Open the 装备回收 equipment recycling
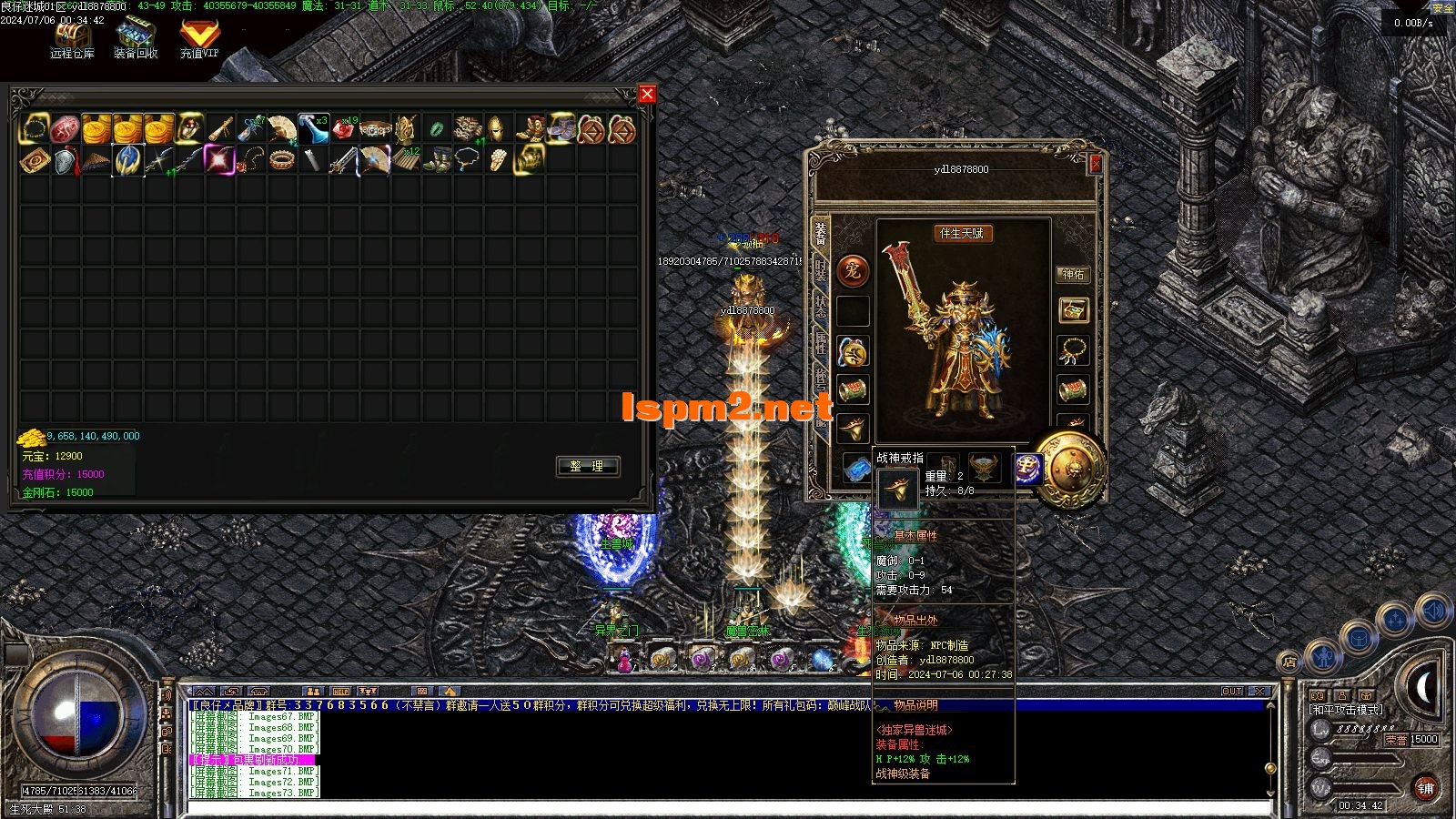 (x=136, y=39)
